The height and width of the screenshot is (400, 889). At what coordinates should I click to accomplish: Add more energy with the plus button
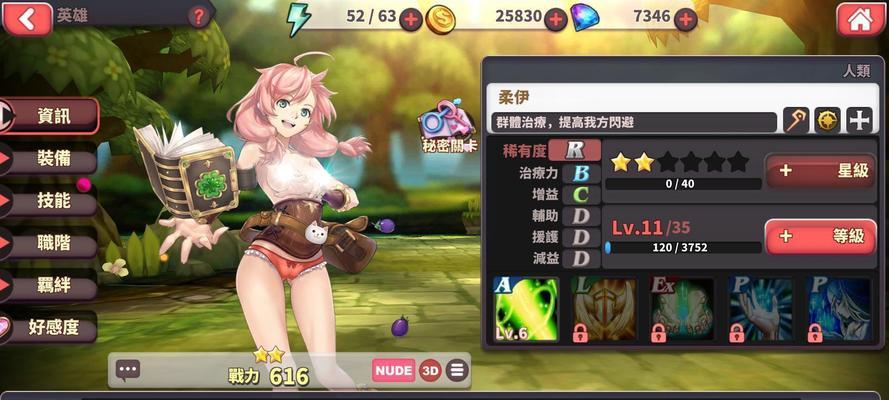pyautogui.click(x=410, y=18)
